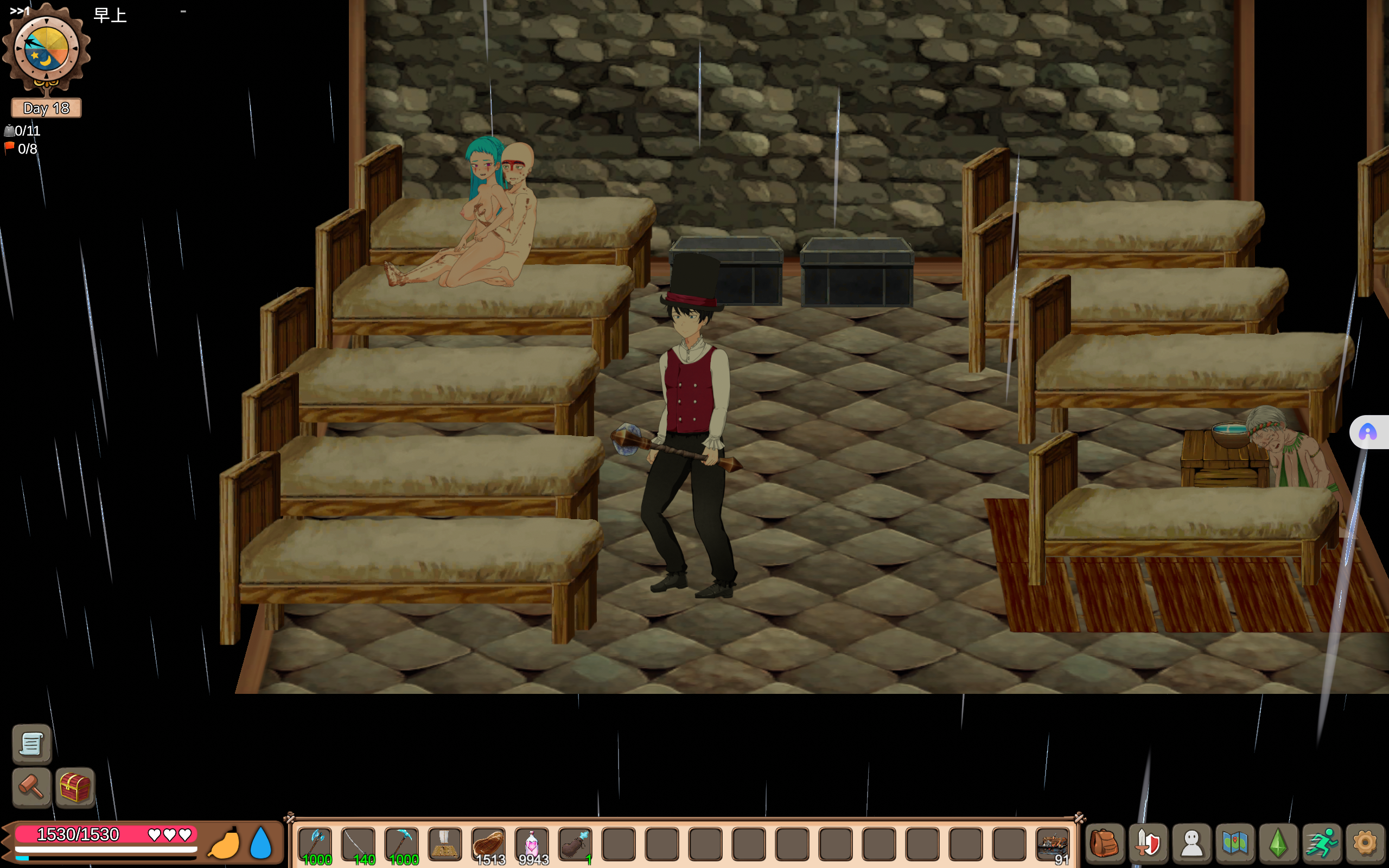1389x868 pixels.
Task: Open the gear settings menu
Action: 1365,844
